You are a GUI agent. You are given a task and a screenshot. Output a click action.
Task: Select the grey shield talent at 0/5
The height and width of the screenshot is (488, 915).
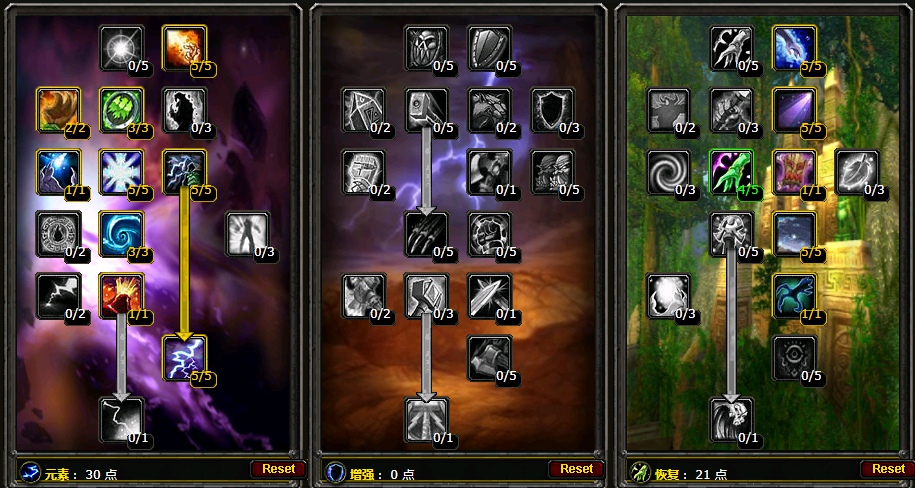click(x=490, y=47)
